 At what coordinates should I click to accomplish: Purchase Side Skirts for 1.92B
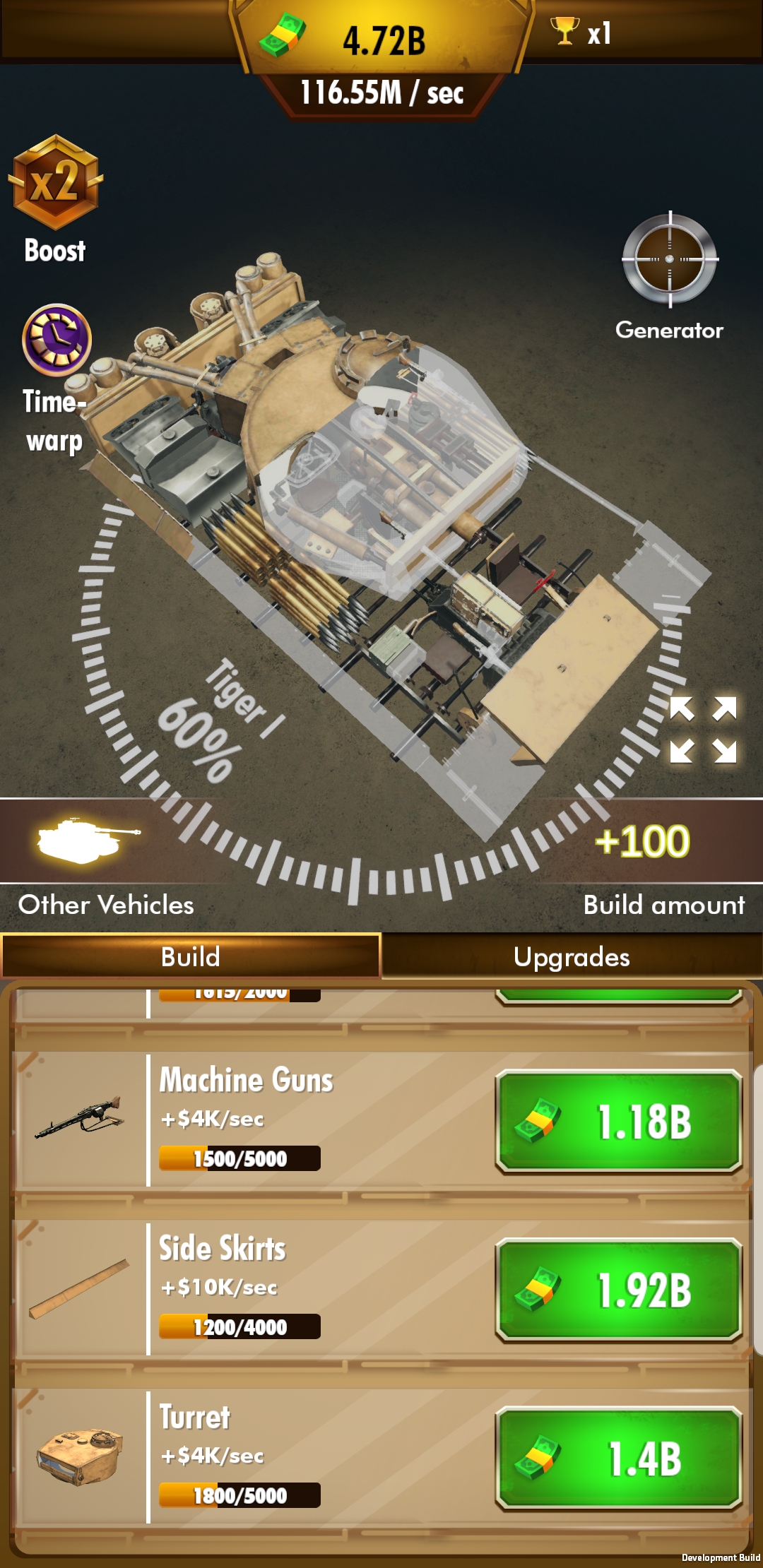coord(619,1290)
